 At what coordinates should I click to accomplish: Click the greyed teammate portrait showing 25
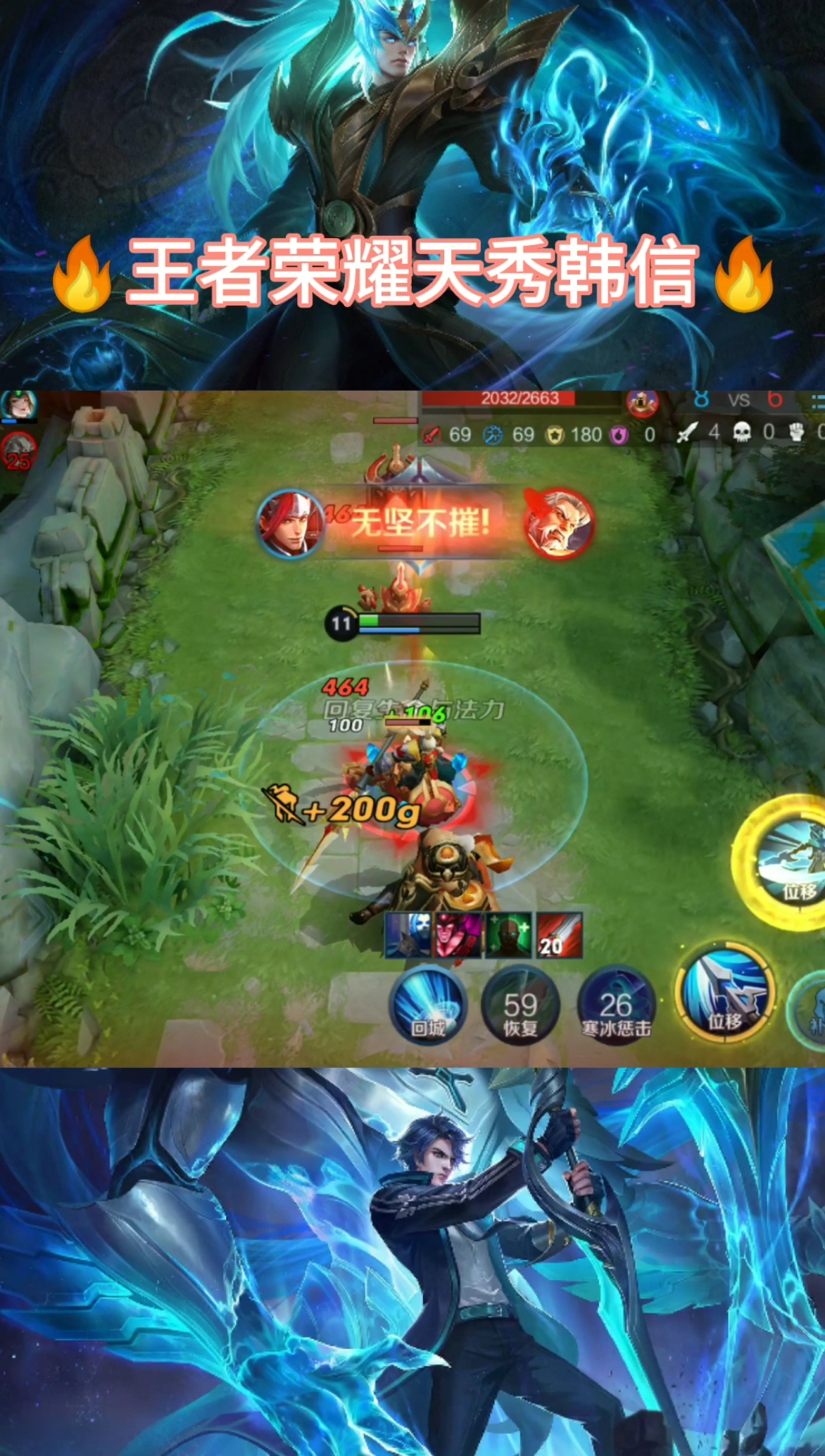tap(18, 452)
